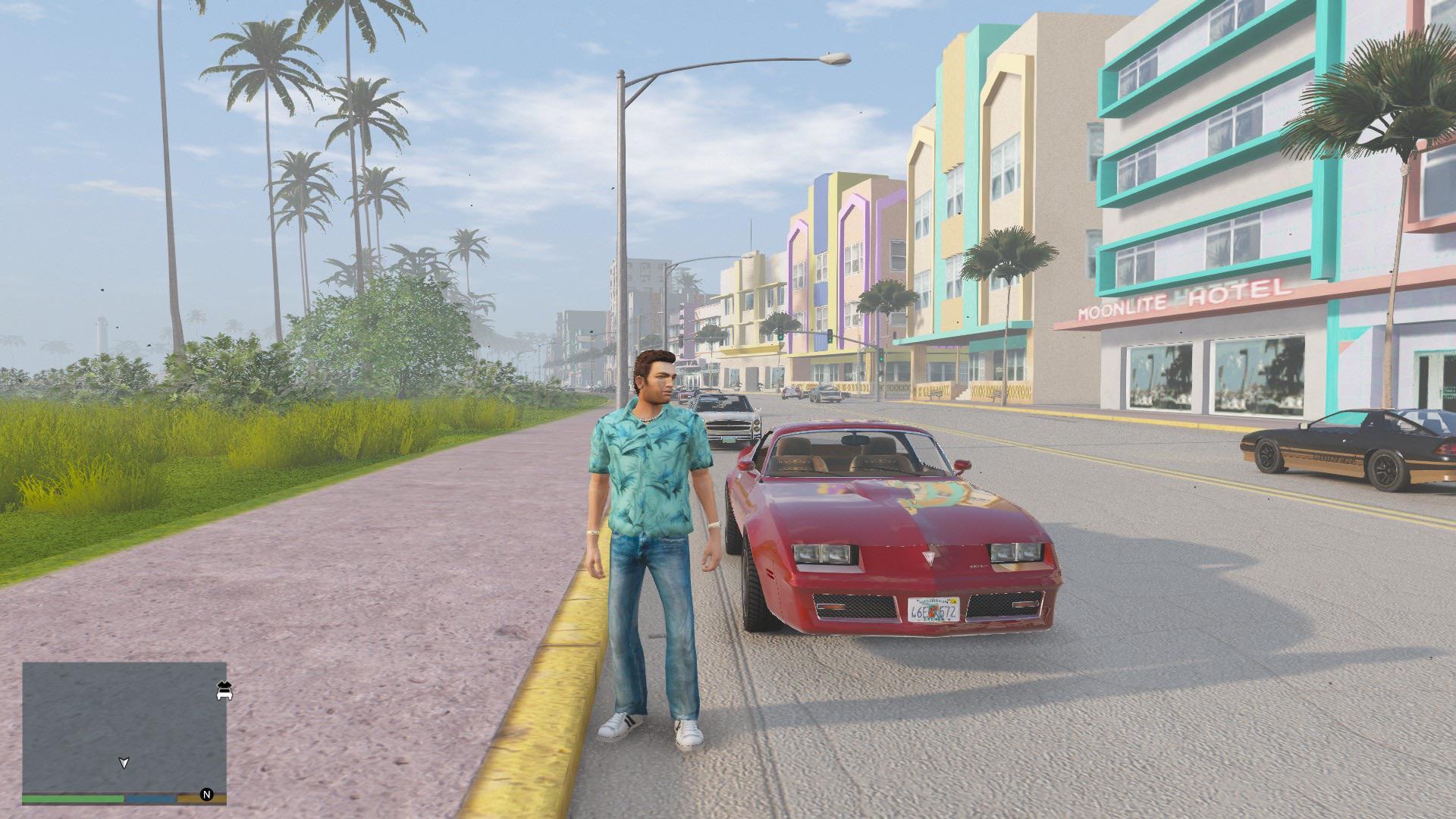Click the Moonlite Hotel sign

coord(1181,296)
